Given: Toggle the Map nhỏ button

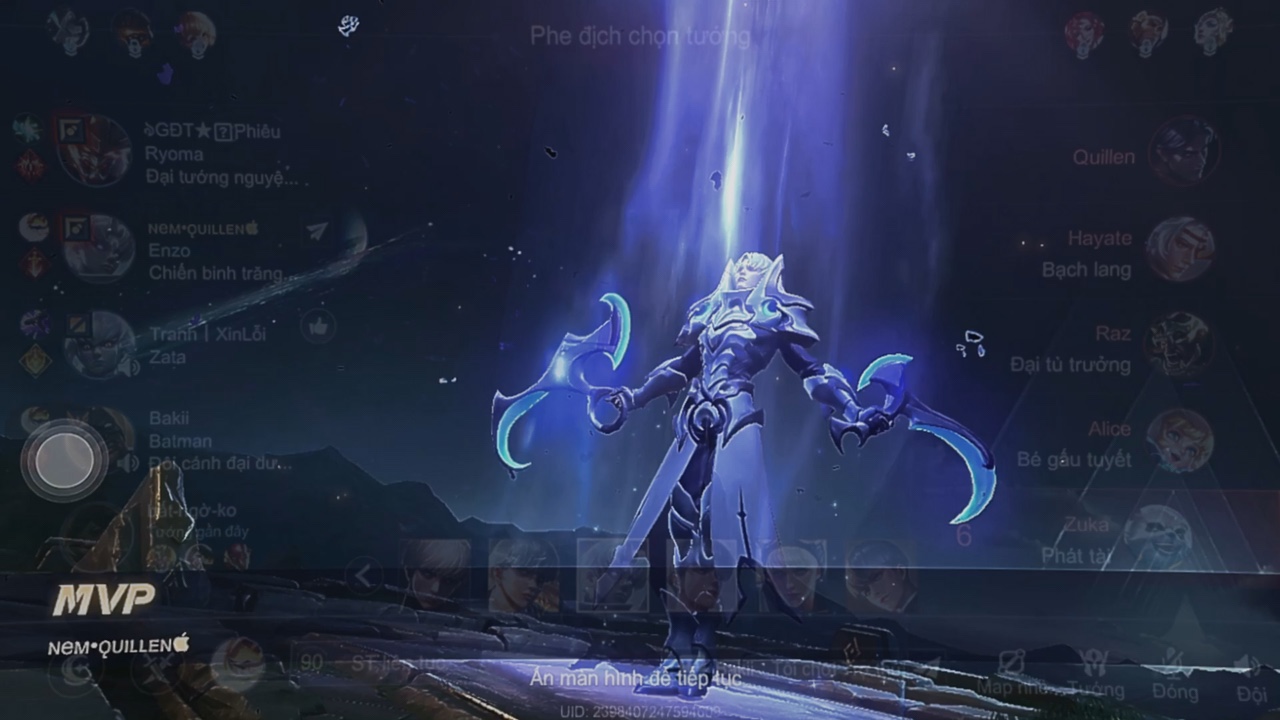Looking at the screenshot, I should [1010, 676].
